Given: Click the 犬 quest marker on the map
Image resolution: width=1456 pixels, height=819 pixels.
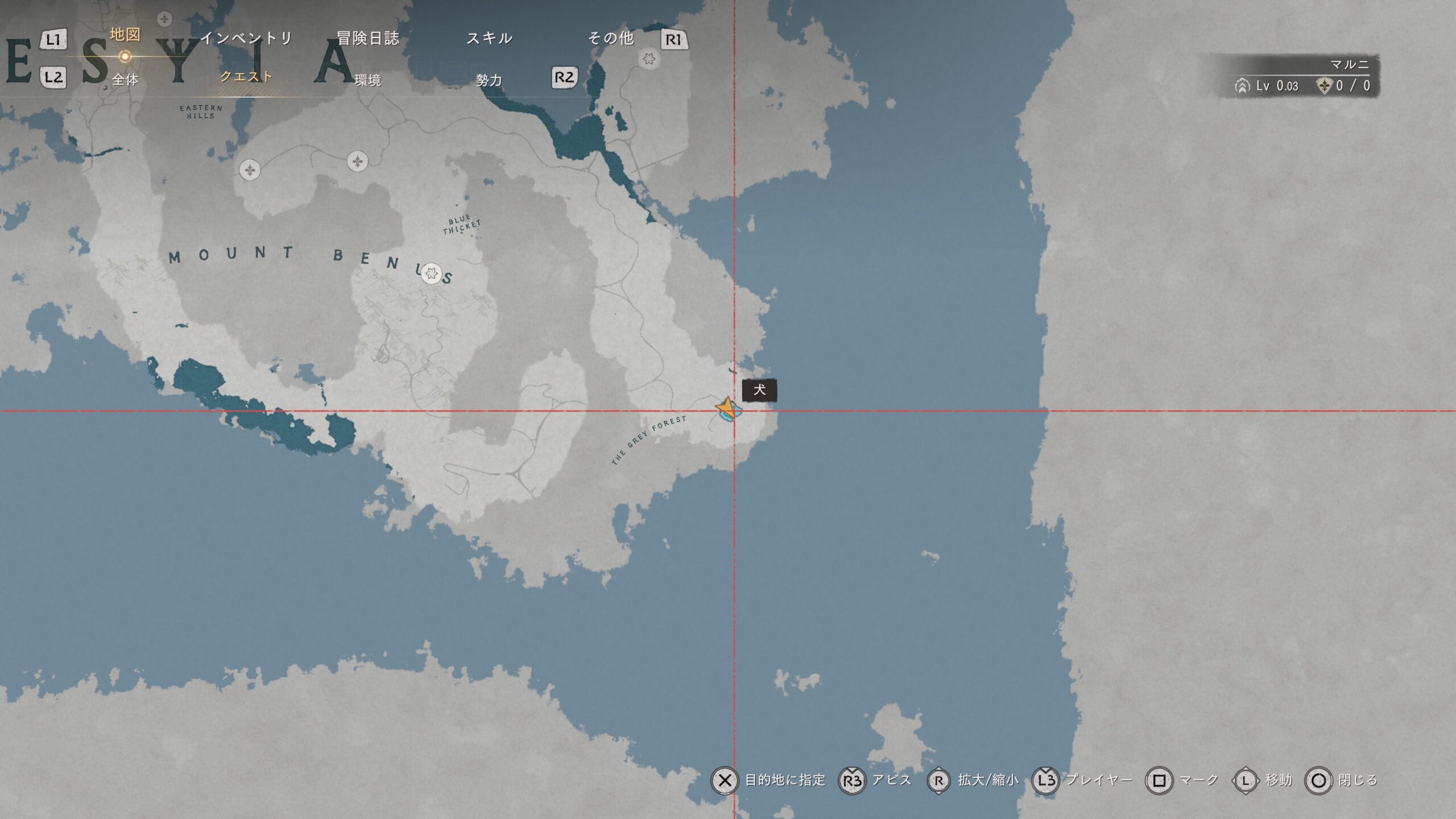Looking at the screenshot, I should pyautogui.click(x=727, y=409).
